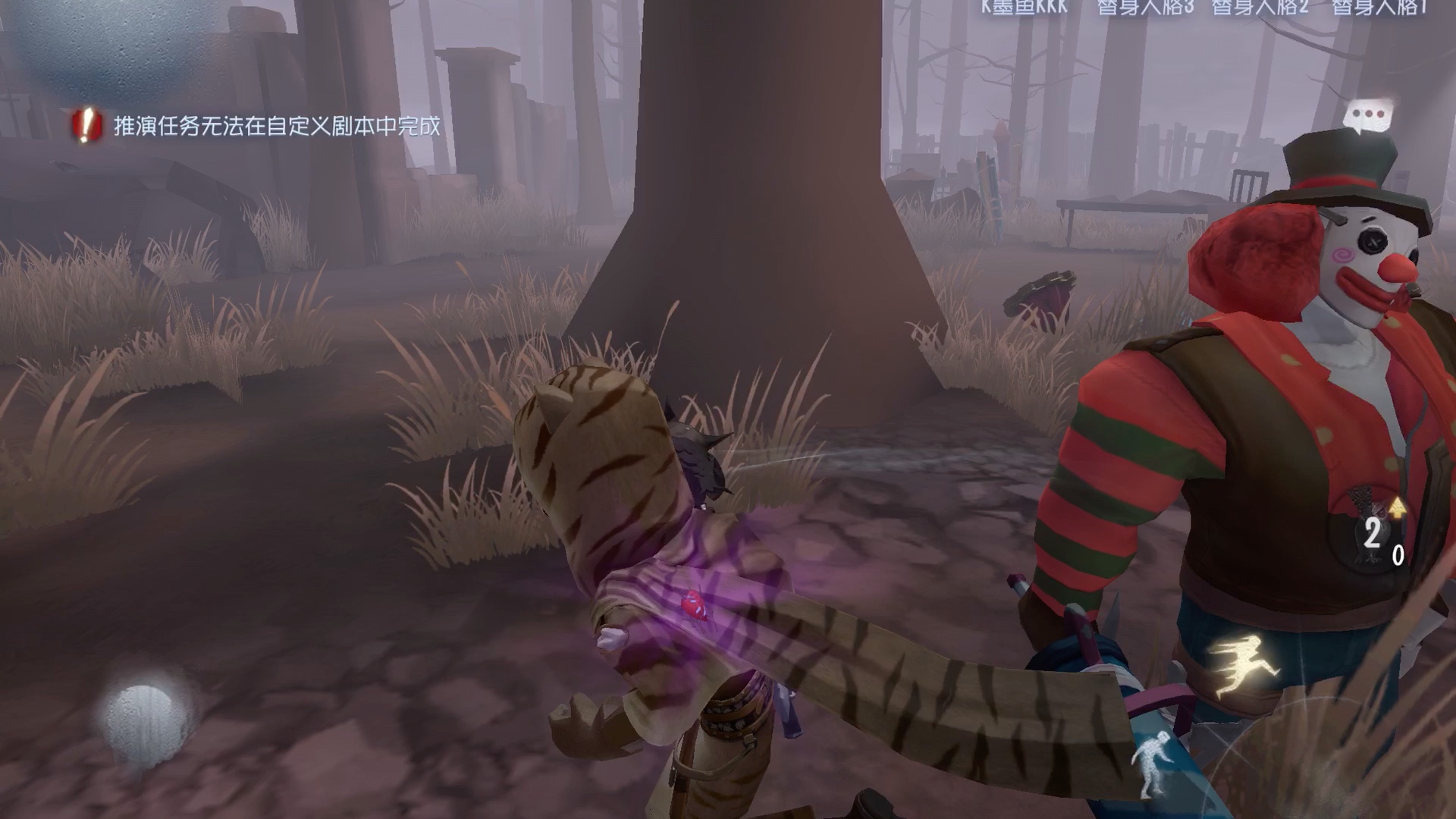Viewport: 1456px width, 819px height.
Task: Select player name K墨鱼KKK
Action: point(1024,8)
